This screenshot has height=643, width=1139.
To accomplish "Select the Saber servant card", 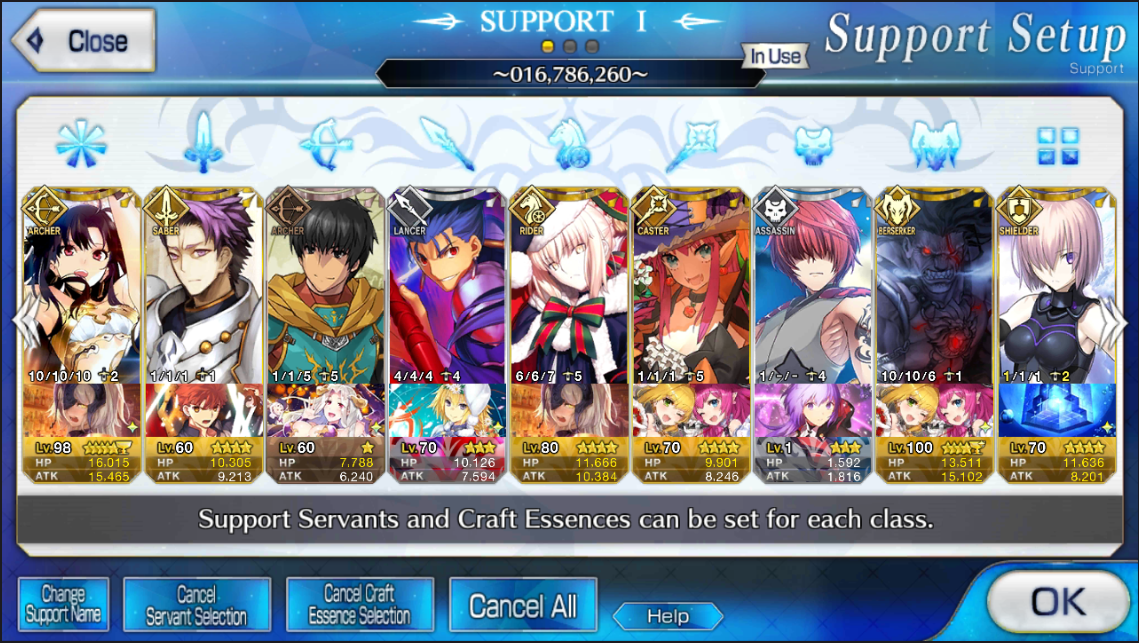I will click(x=204, y=290).
